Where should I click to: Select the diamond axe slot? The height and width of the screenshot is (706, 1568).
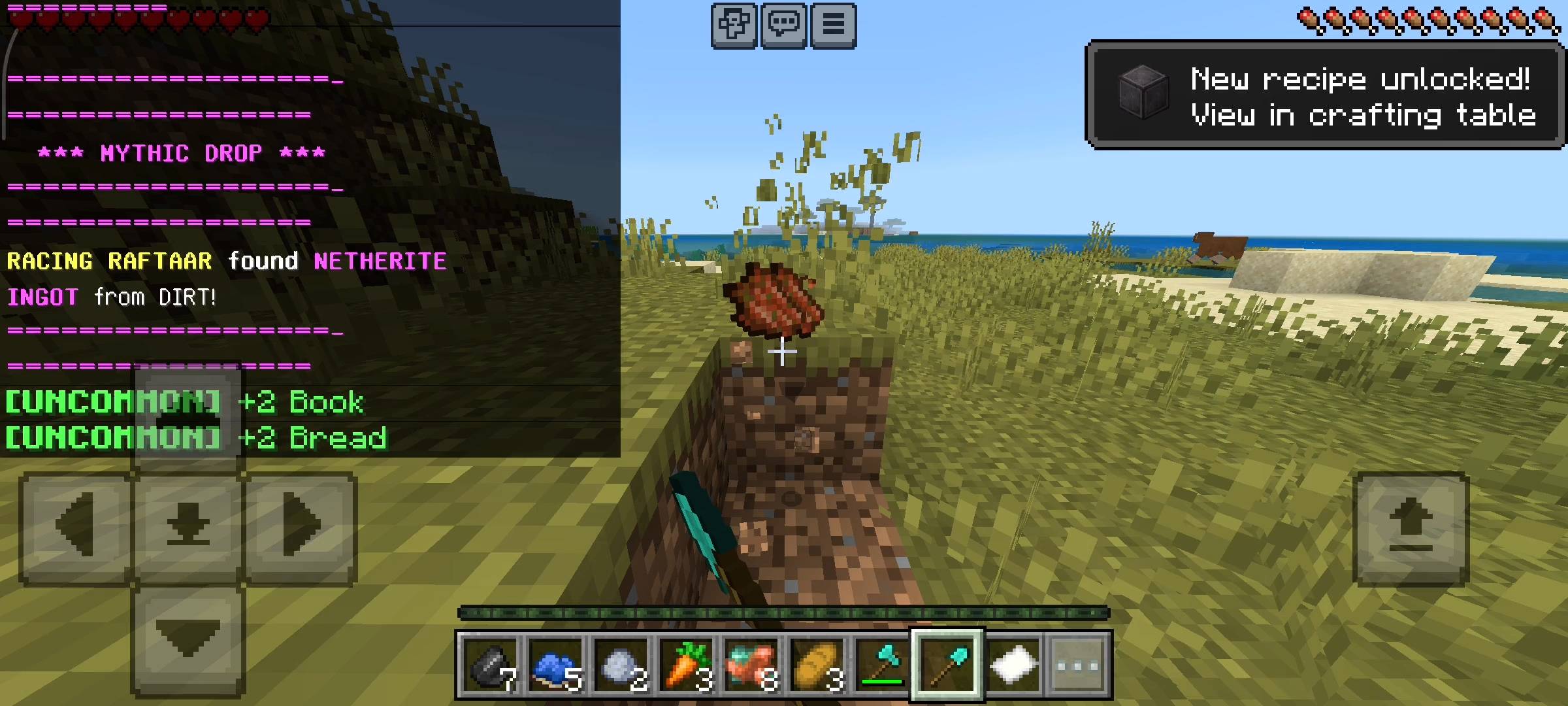click(x=882, y=665)
